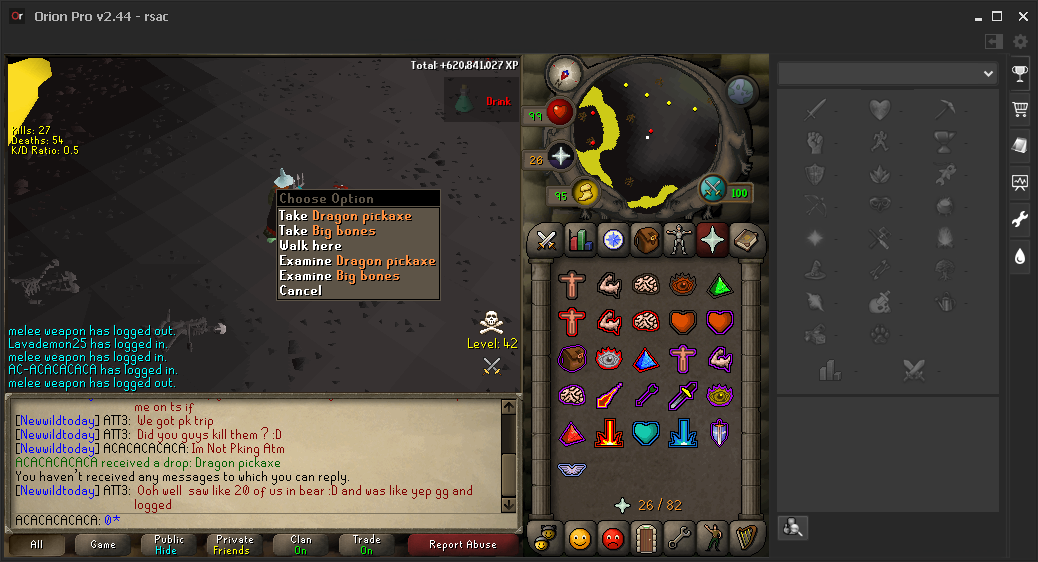Select Walk here in the context menu
1038x562 pixels.
coord(310,246)
